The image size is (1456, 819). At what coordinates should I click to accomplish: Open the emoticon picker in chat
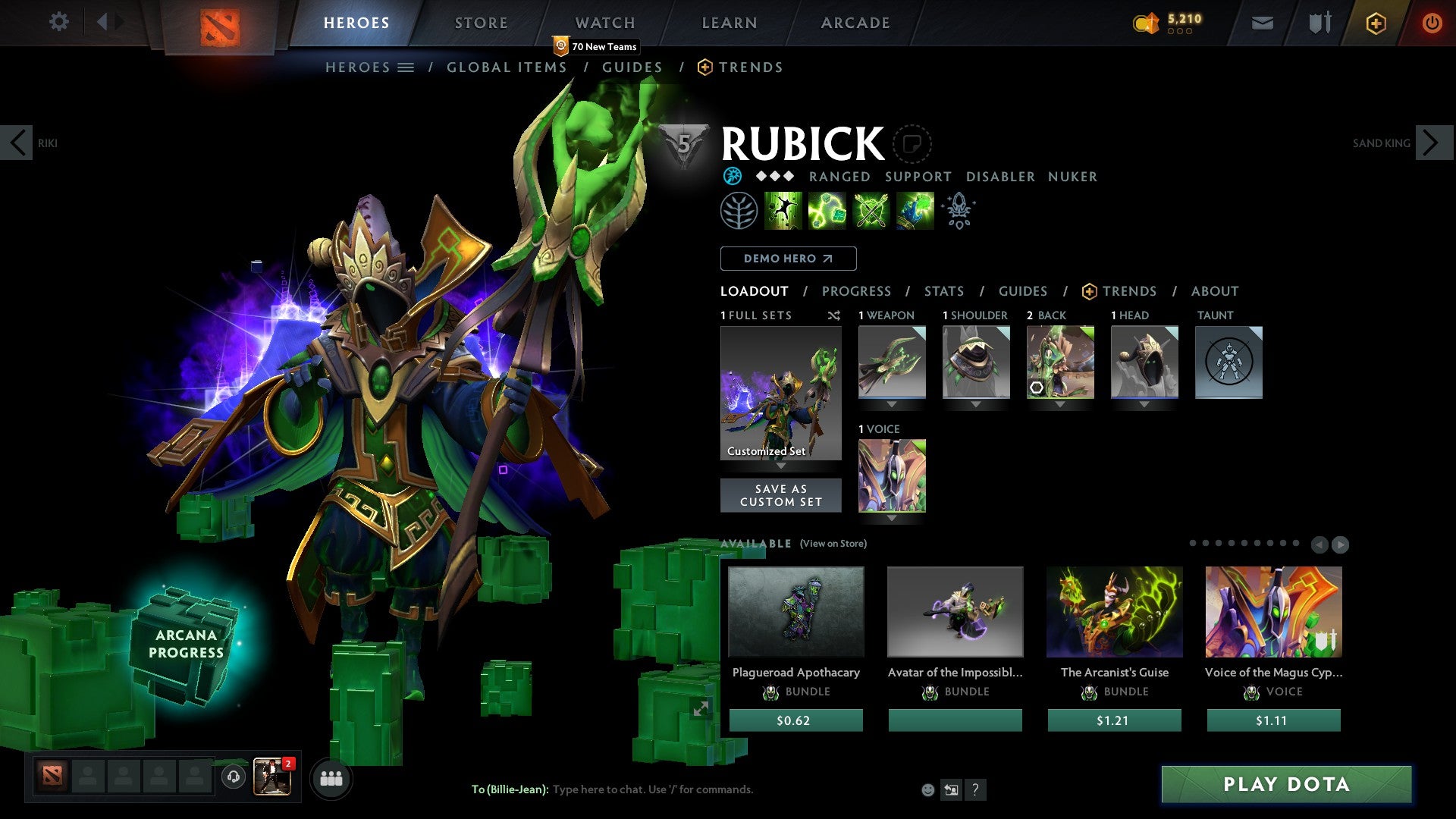coord(927,789)
